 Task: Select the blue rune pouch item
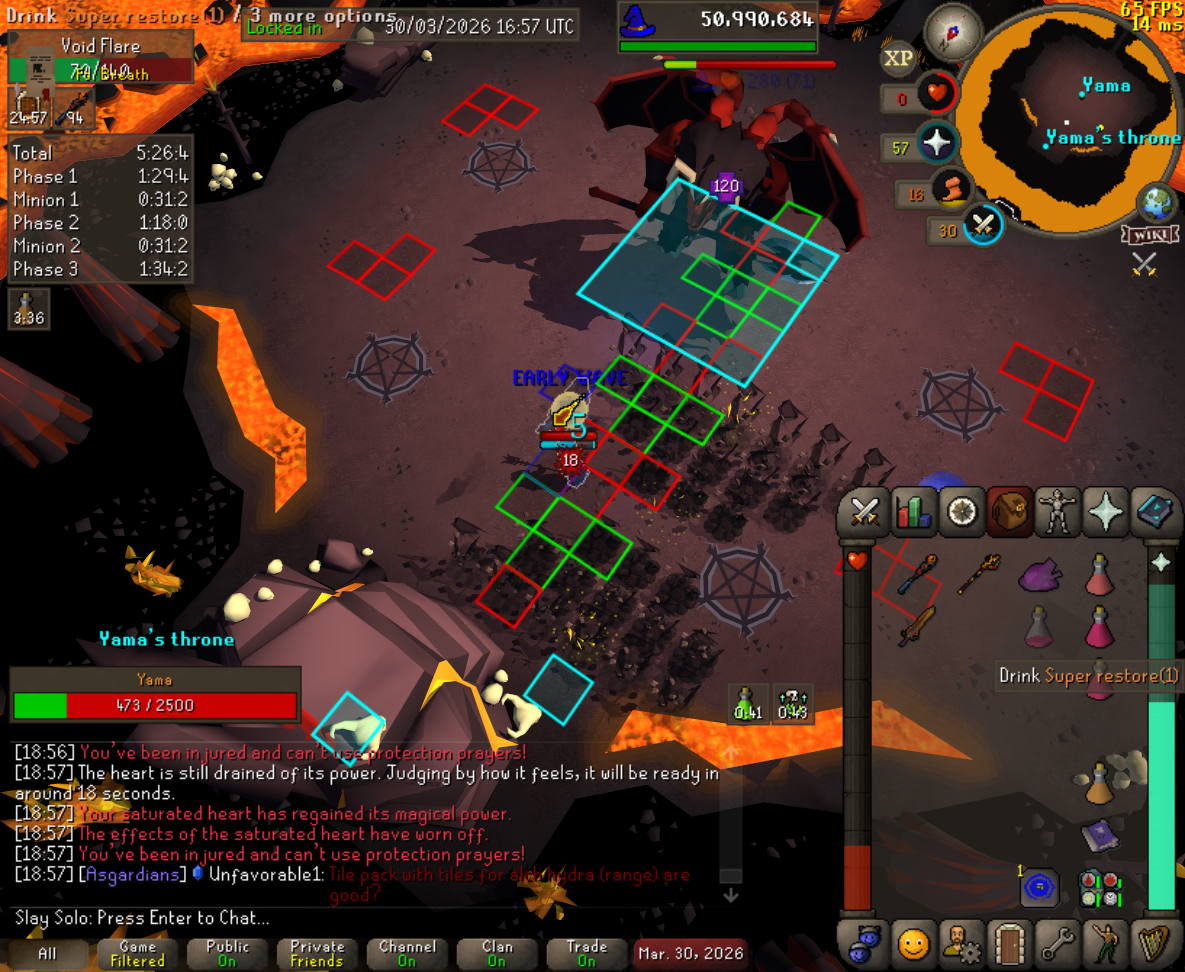(1041, 887)
